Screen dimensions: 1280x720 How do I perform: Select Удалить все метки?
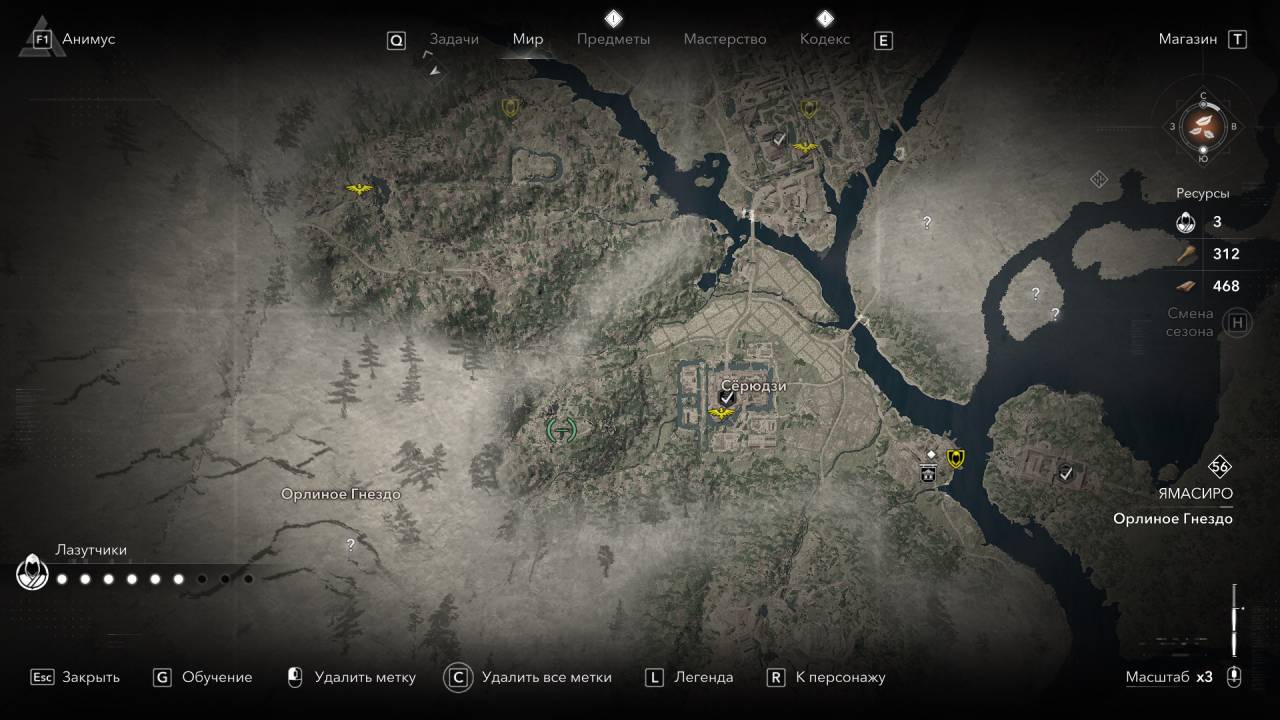(x=546, y=677)
